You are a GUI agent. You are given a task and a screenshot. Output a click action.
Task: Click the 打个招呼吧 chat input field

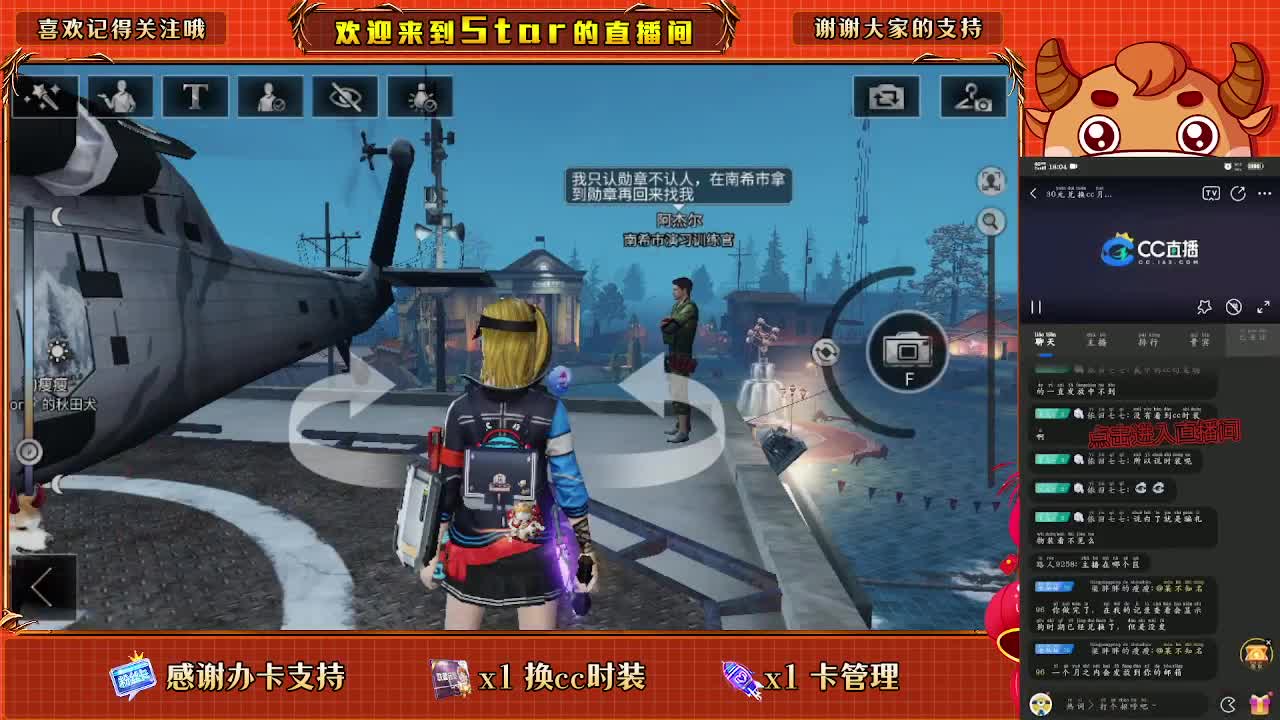(x=1130, y=706)
